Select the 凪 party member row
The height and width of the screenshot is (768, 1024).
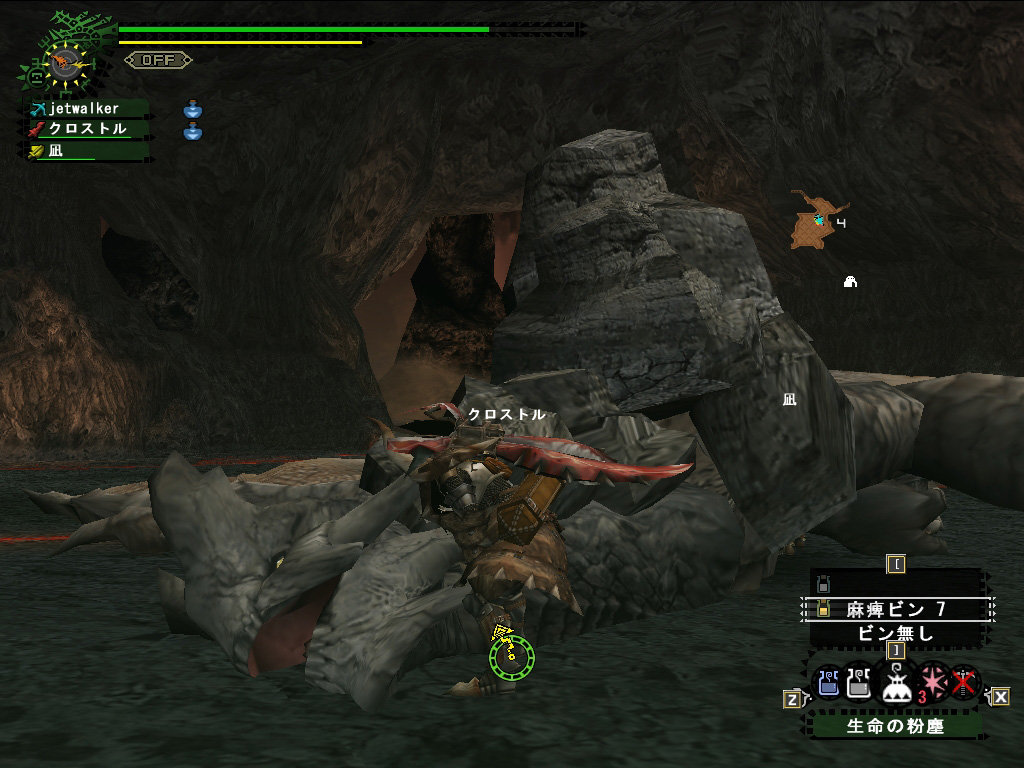[86, 150]
